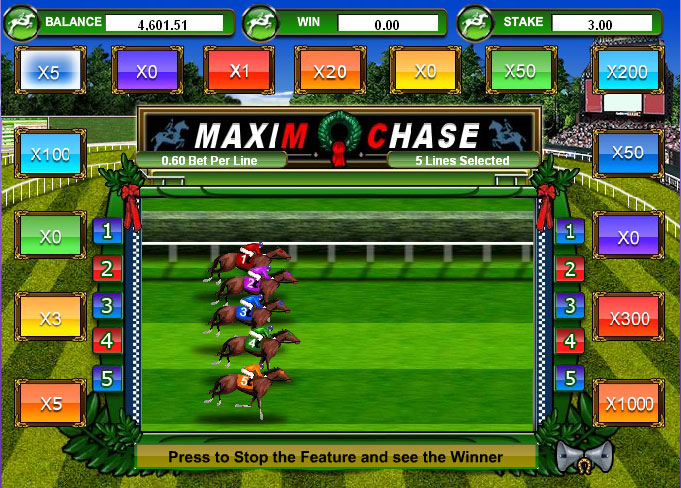
Task: Click the orange X5 multiplier tile
Action: coord(50,404)
